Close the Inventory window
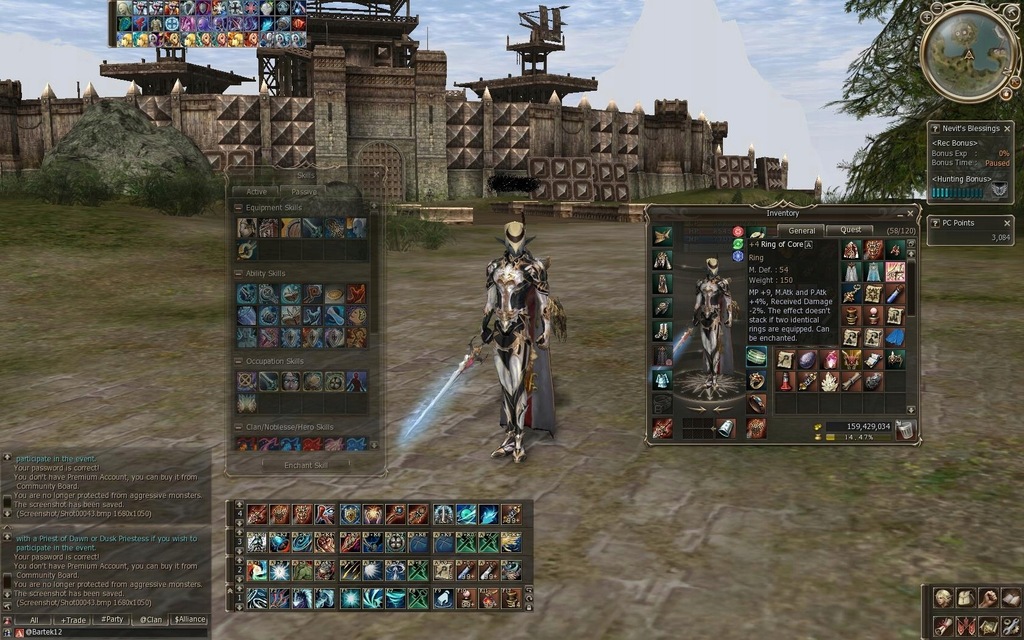The image size is (1024, 640). [911, 212]
